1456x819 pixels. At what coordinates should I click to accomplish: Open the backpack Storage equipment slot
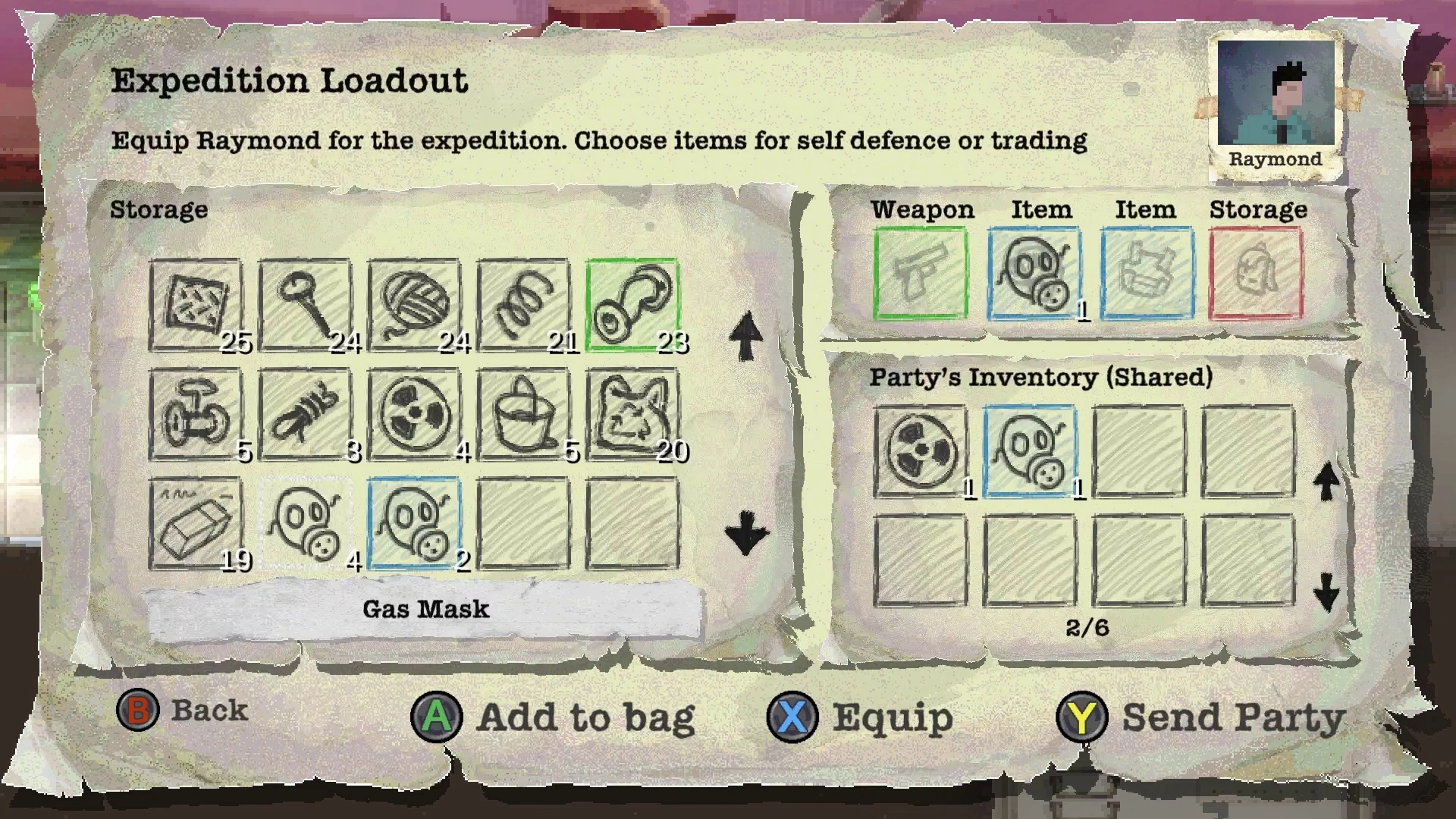[1257, 273]
